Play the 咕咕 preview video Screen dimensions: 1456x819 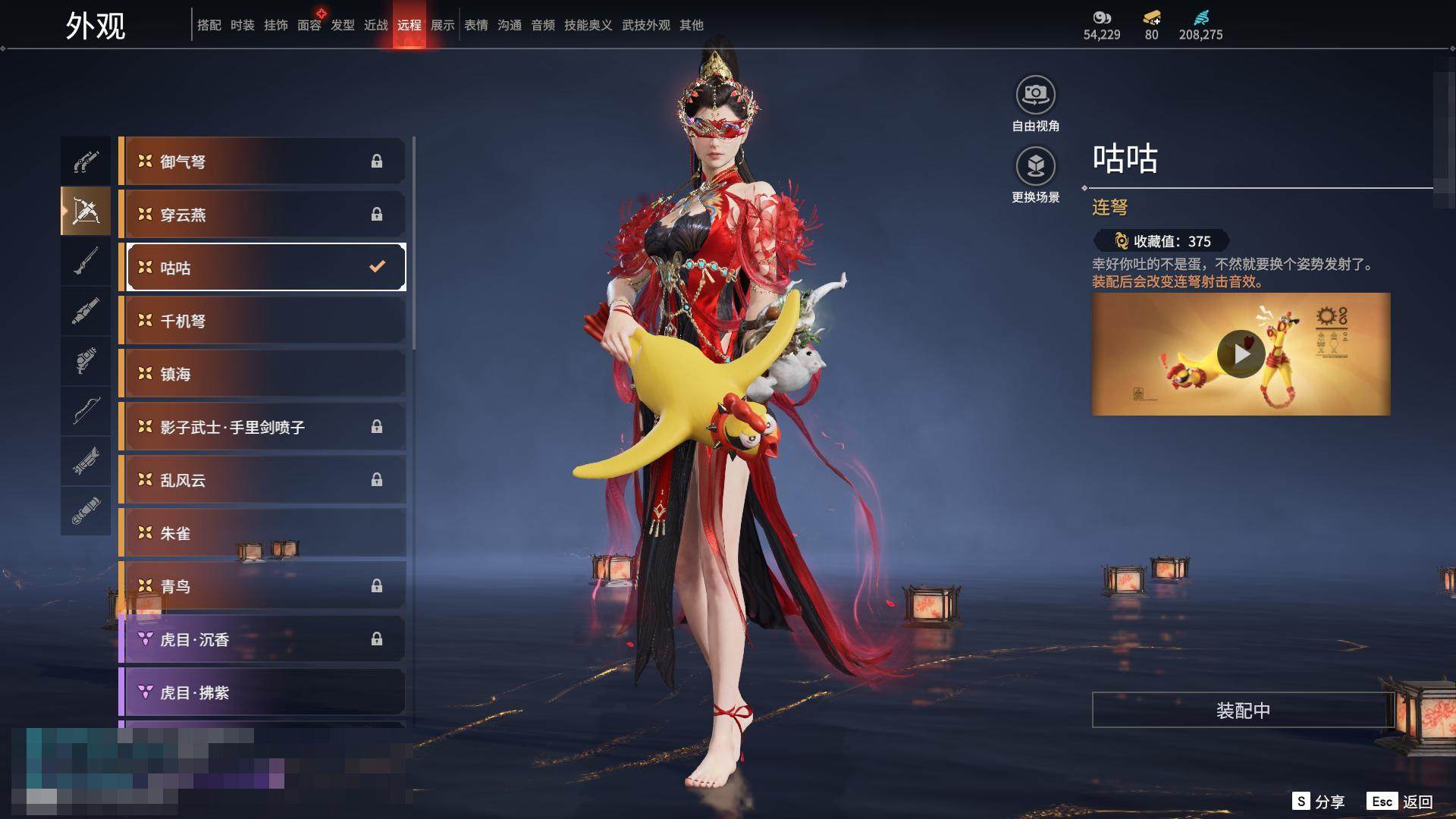pos(1241,354)
